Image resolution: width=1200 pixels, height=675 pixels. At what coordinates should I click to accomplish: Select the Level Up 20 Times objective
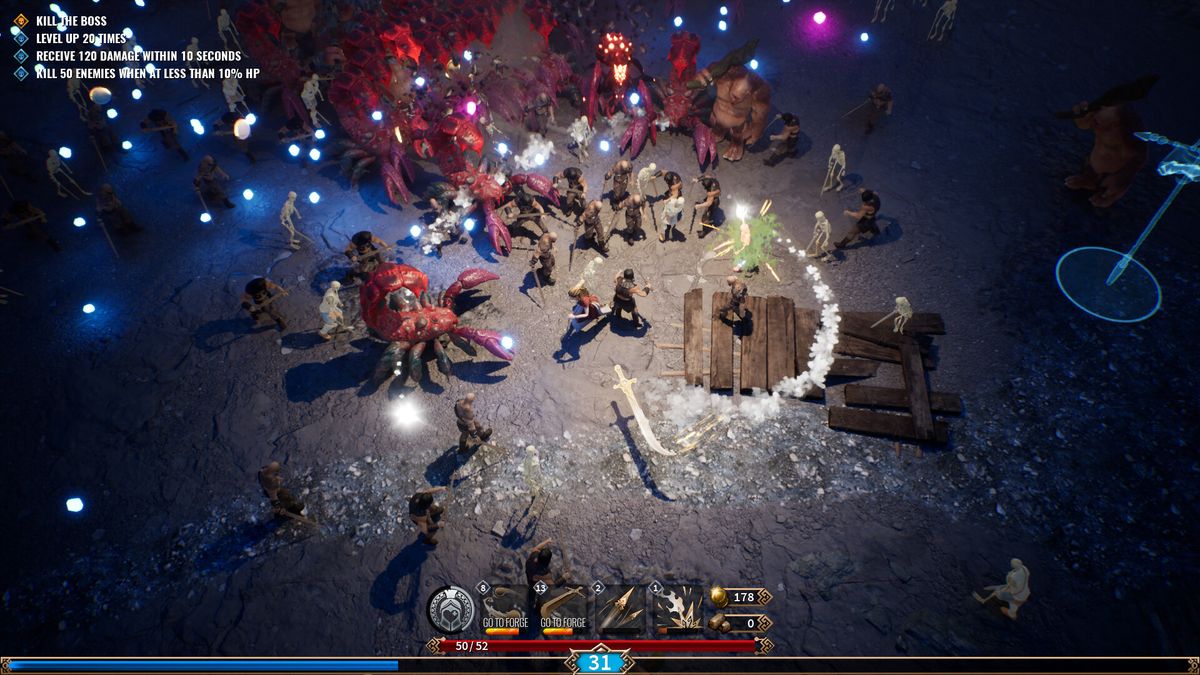point(81,38)
